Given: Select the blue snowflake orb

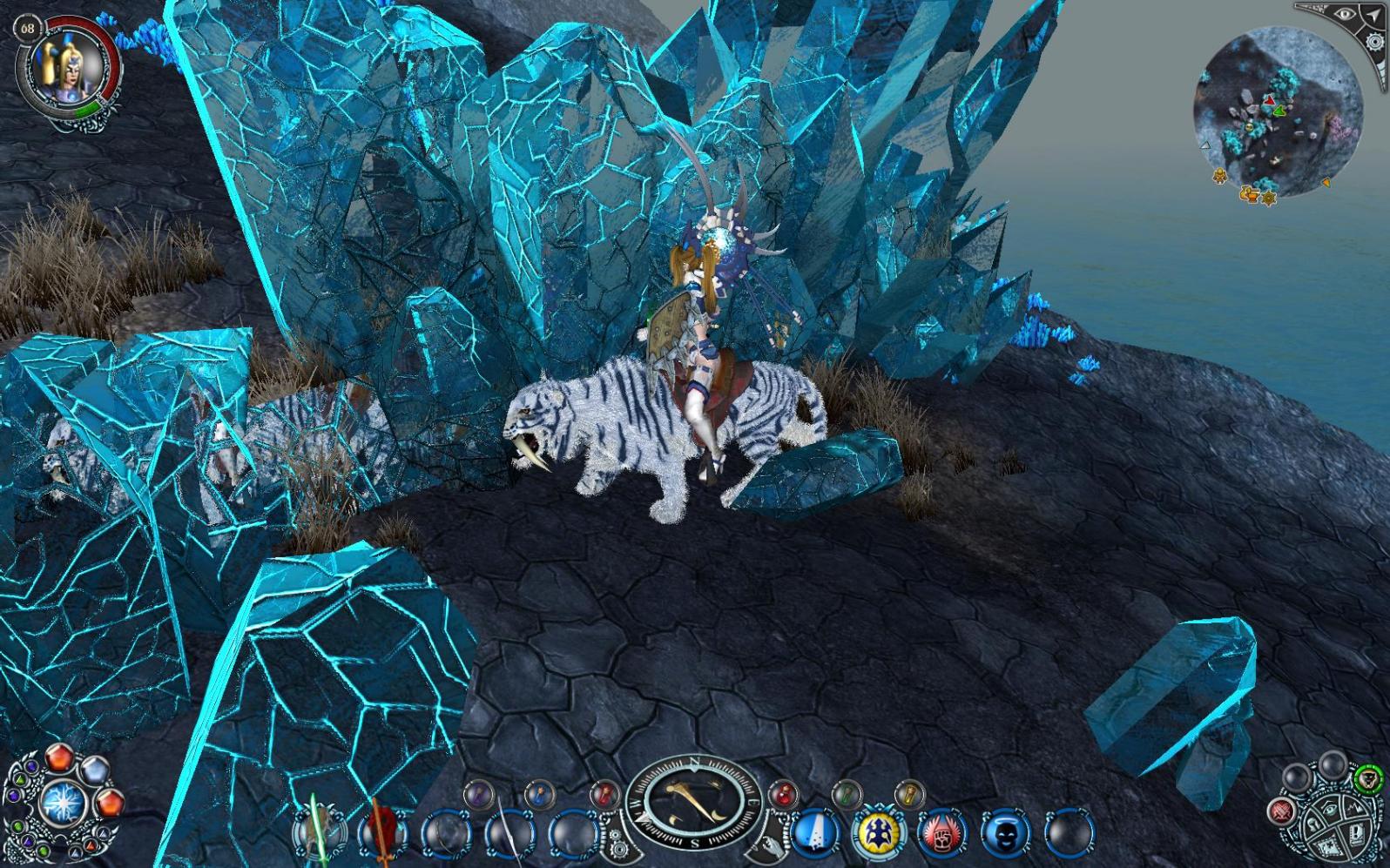Looking at the screenshot, I should point(62,801).
